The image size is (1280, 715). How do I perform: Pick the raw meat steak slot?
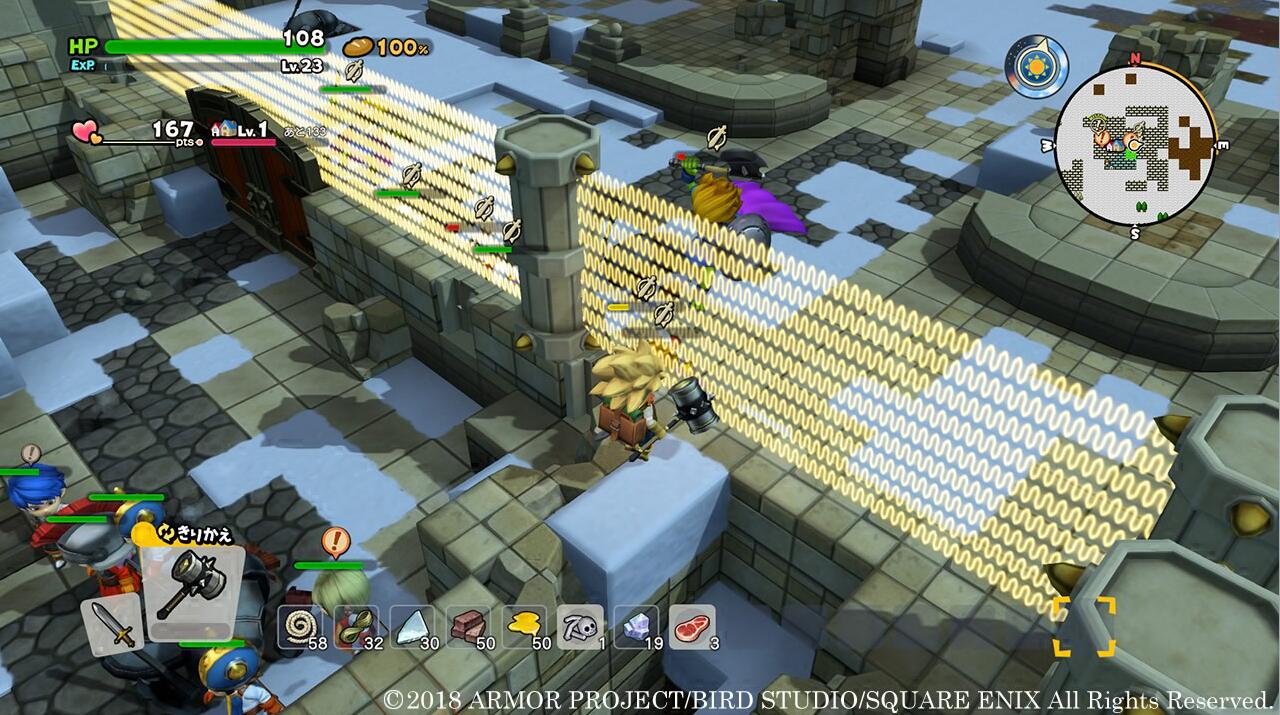click(x=692, y=627)
